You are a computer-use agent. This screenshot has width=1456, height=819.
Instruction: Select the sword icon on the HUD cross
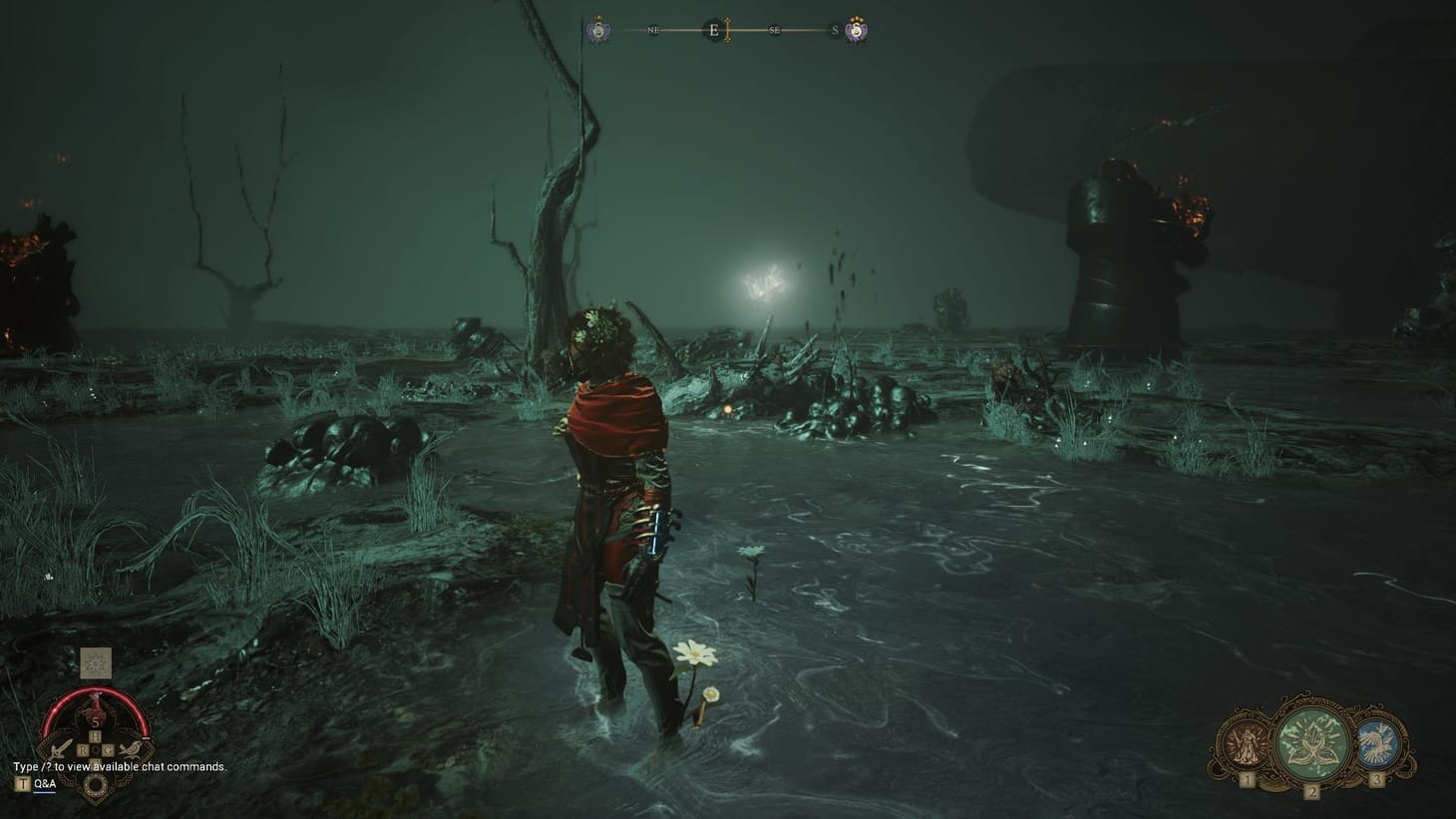[59, 748]
